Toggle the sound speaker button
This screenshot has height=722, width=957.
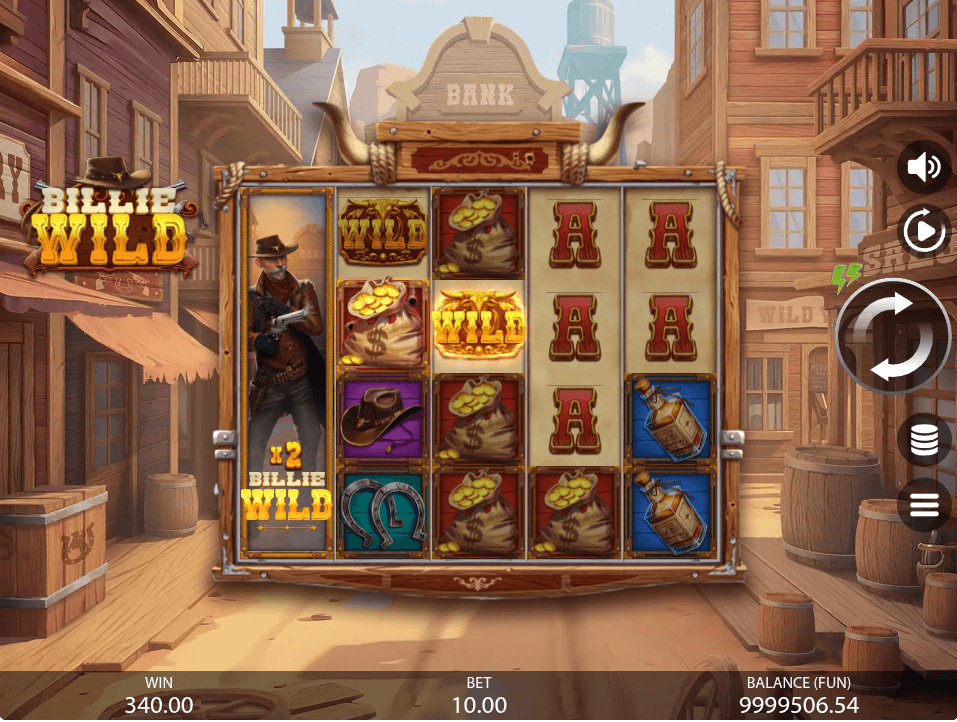923,167
